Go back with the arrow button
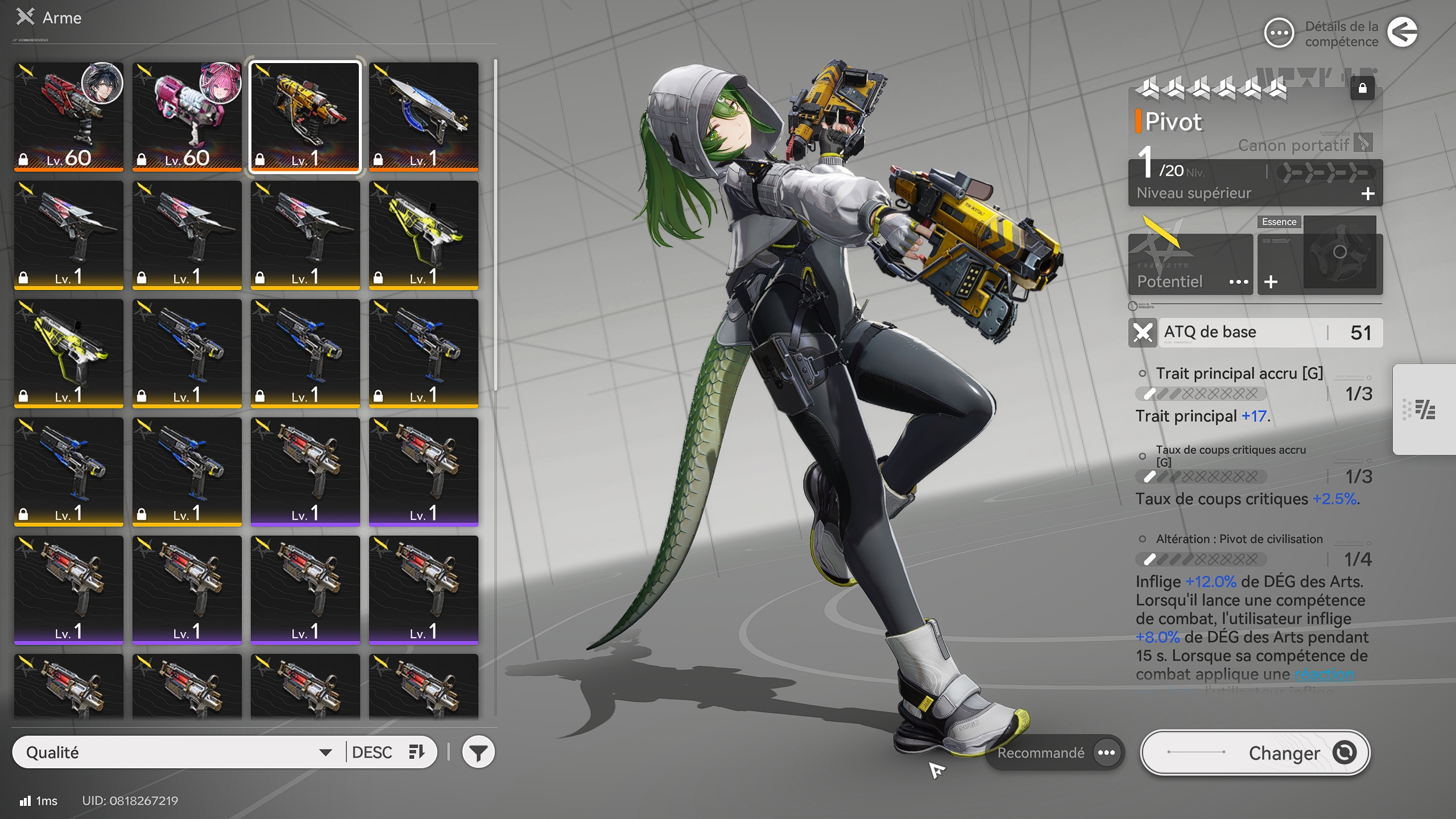The width and height of the screenshot is (1456, 819). point(1403,32)
